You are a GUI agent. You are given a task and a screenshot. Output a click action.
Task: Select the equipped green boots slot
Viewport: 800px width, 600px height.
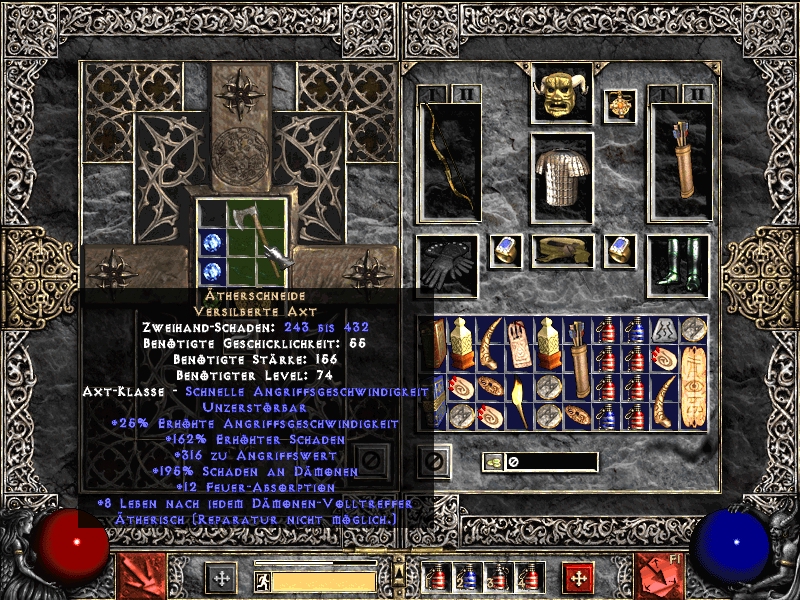point(679,265)
